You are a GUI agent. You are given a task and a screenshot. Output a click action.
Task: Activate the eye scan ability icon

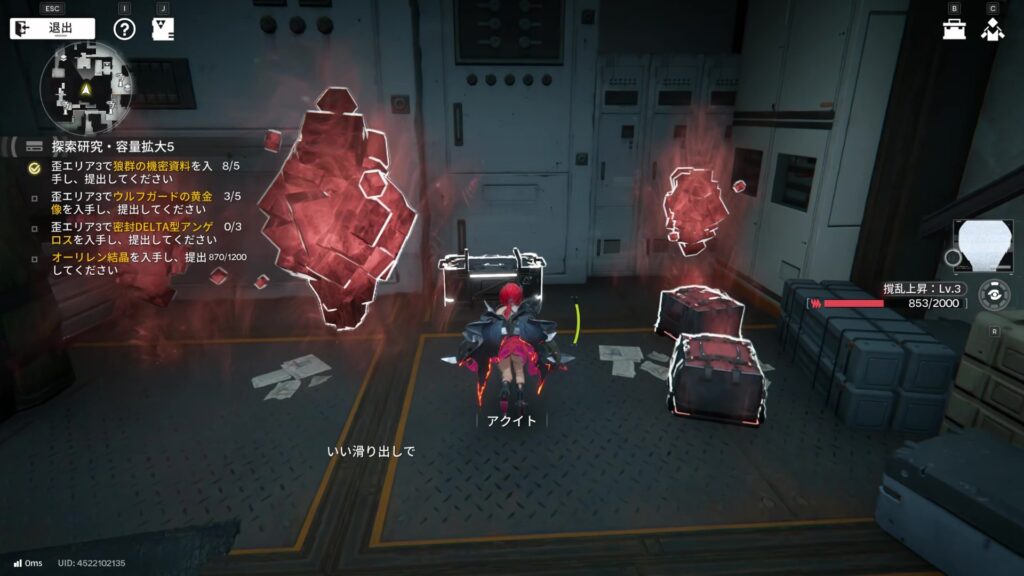993,296
